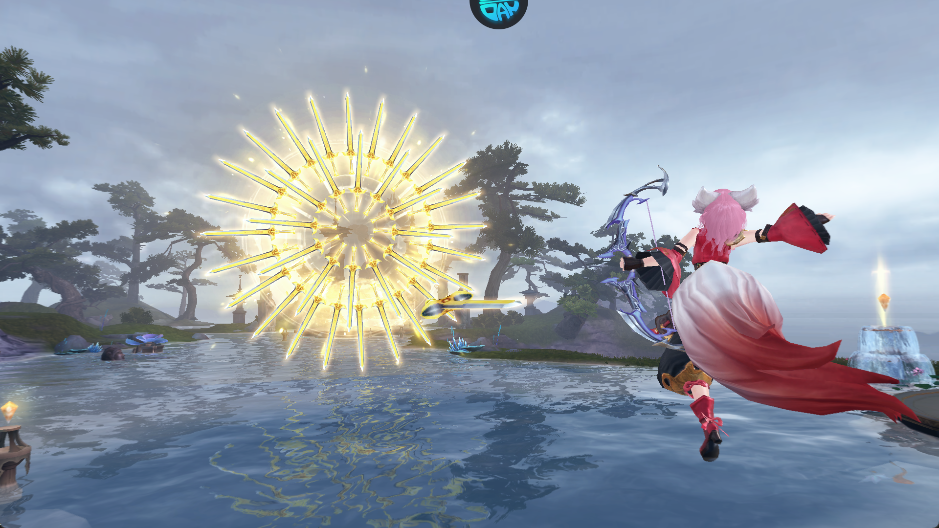Click the round cyan logo badge

point(498,9)
